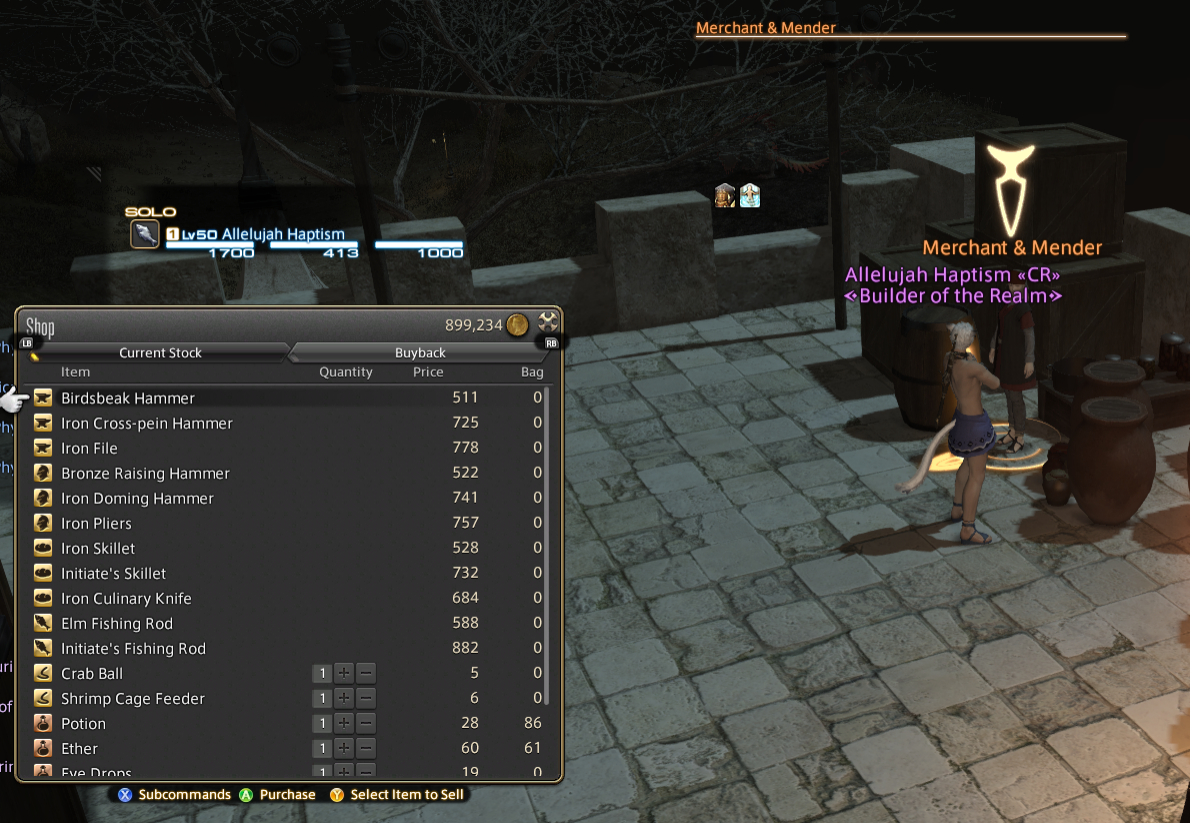Viewport: 1190px width, 823px height.
Task: Increase Crab Ball quantity with plus
Action: click(x=344, y=674)
